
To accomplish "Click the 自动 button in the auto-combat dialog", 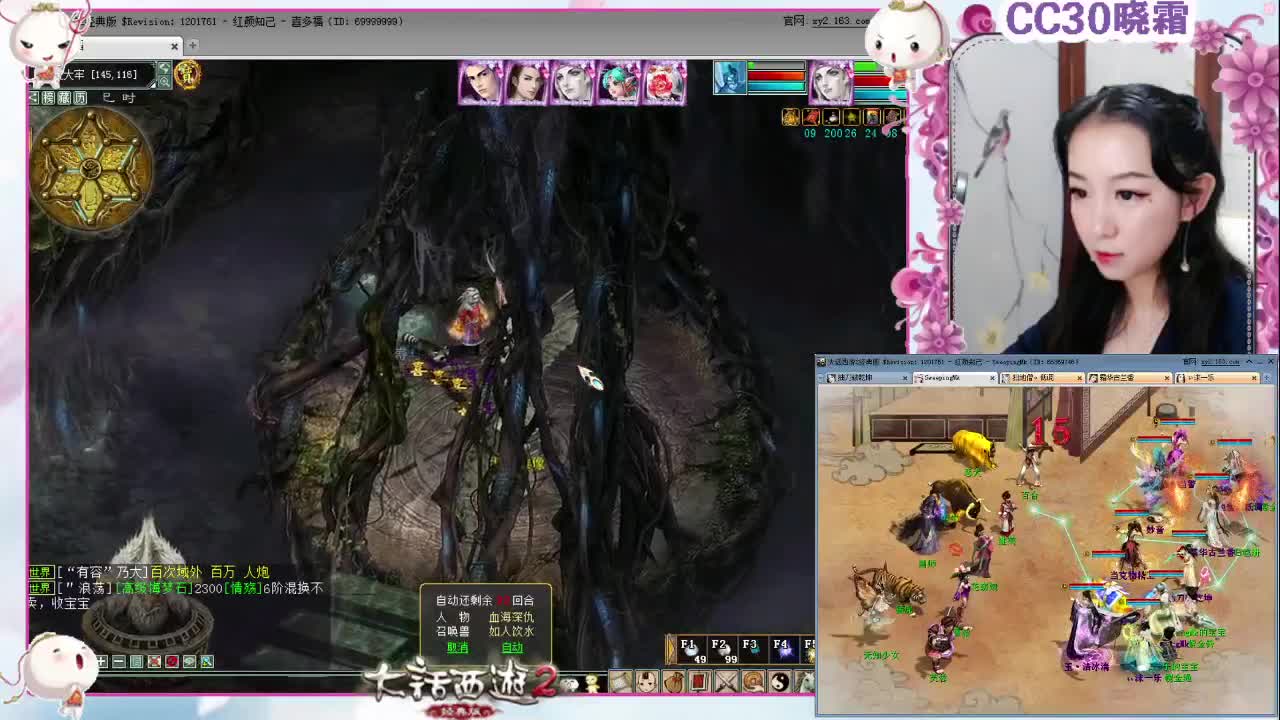I will [511, 648].
